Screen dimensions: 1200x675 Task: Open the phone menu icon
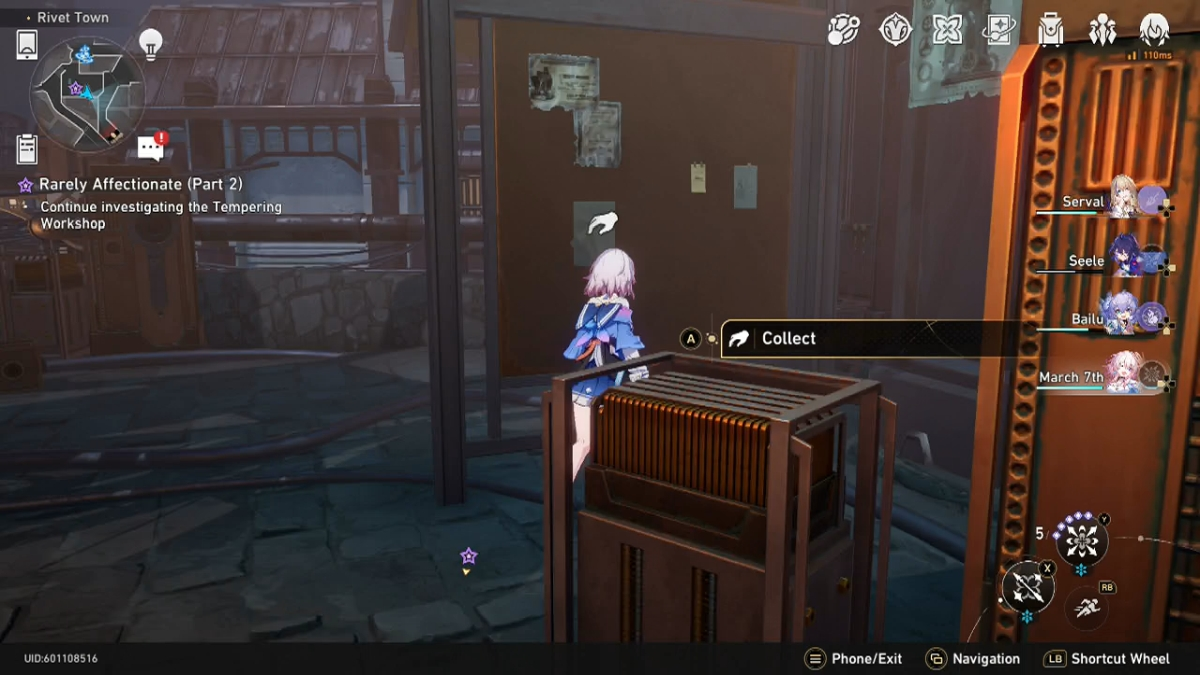point(27,45)
